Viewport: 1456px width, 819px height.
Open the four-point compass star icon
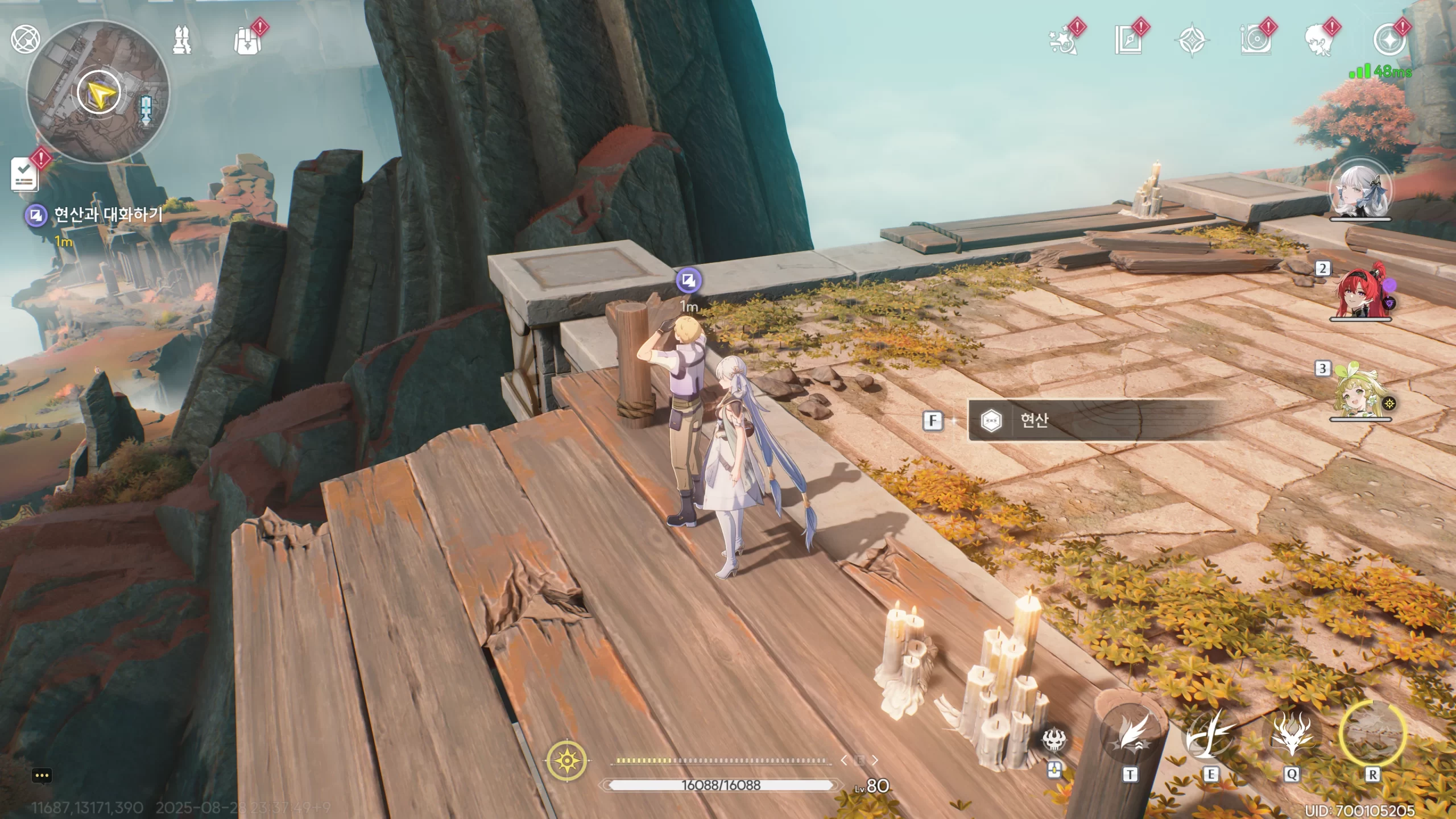[x=1192, y=41]
